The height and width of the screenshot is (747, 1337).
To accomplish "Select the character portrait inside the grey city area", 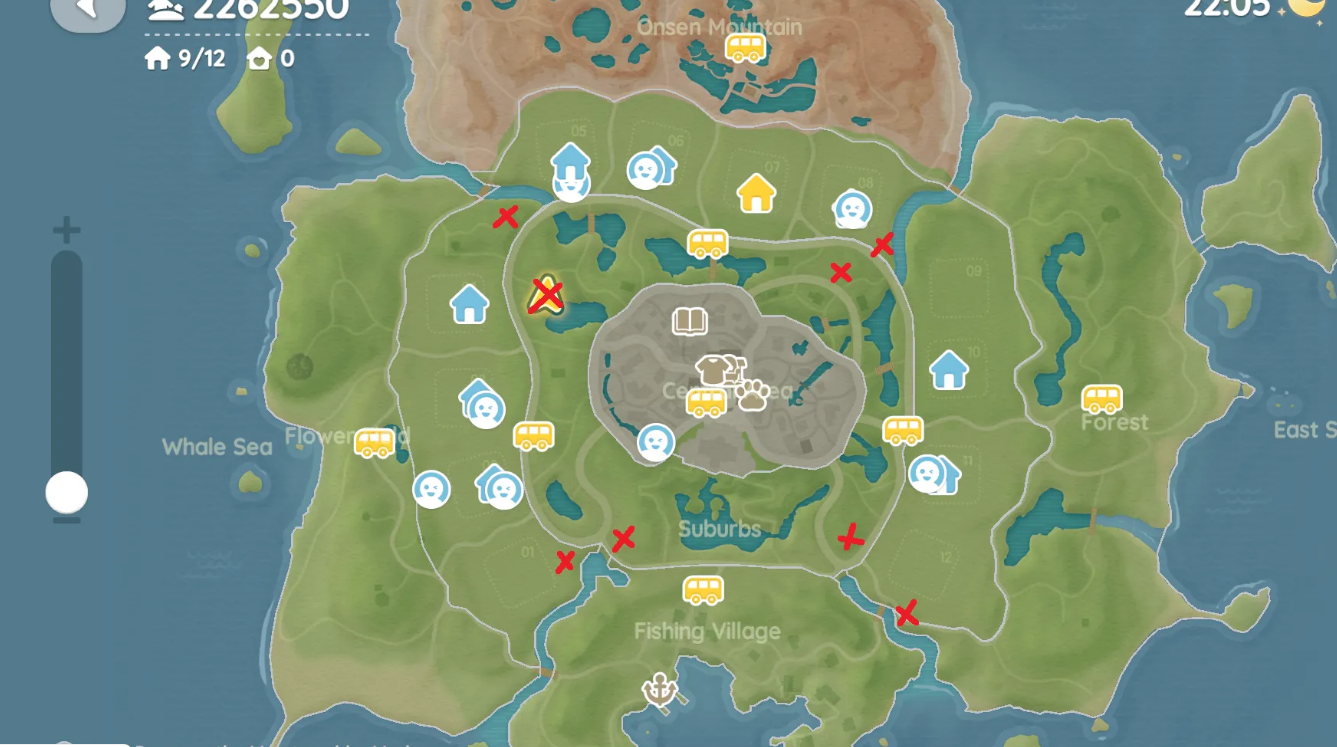I will point(656,442).
